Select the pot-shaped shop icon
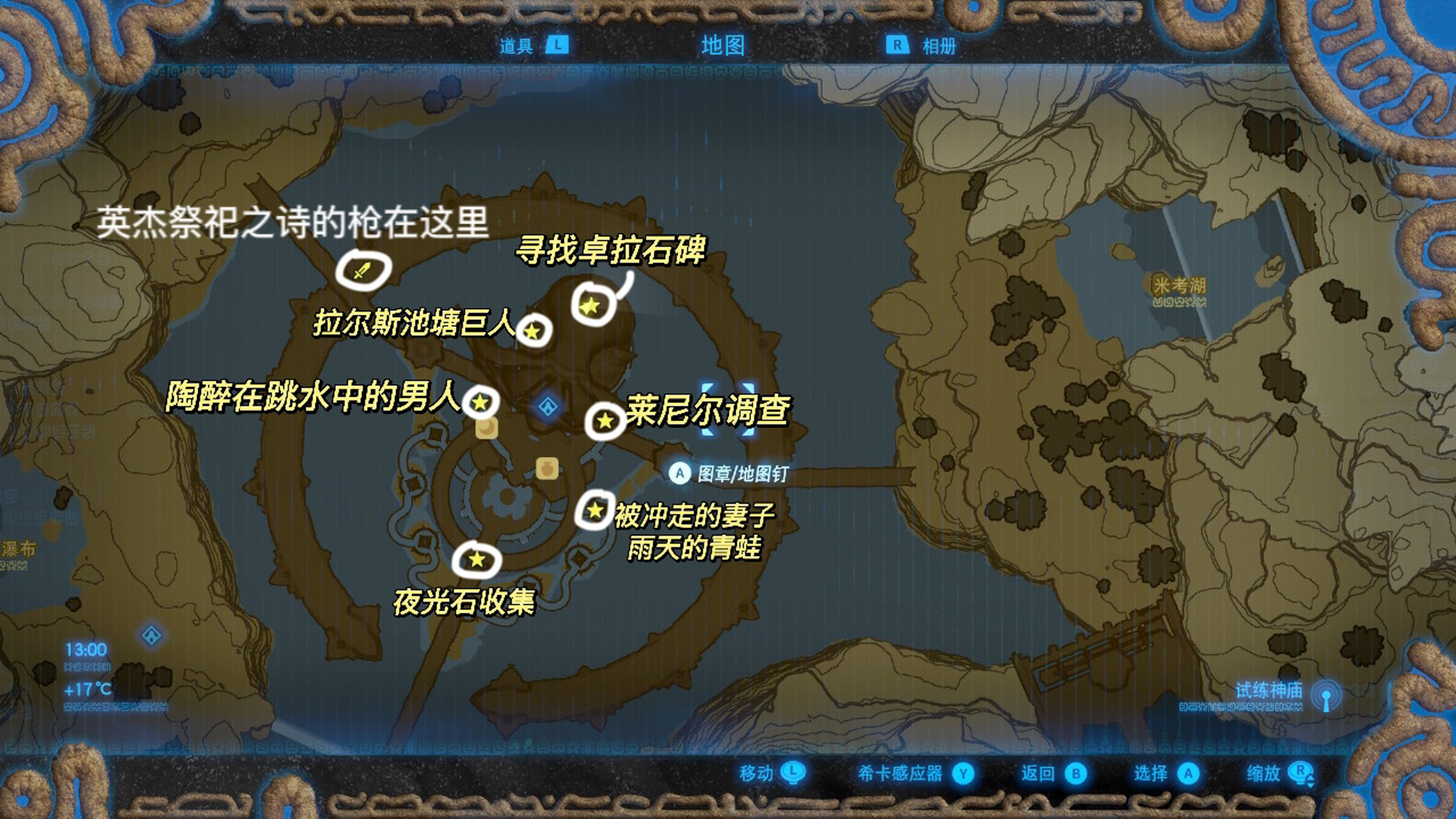 (547, 468)
